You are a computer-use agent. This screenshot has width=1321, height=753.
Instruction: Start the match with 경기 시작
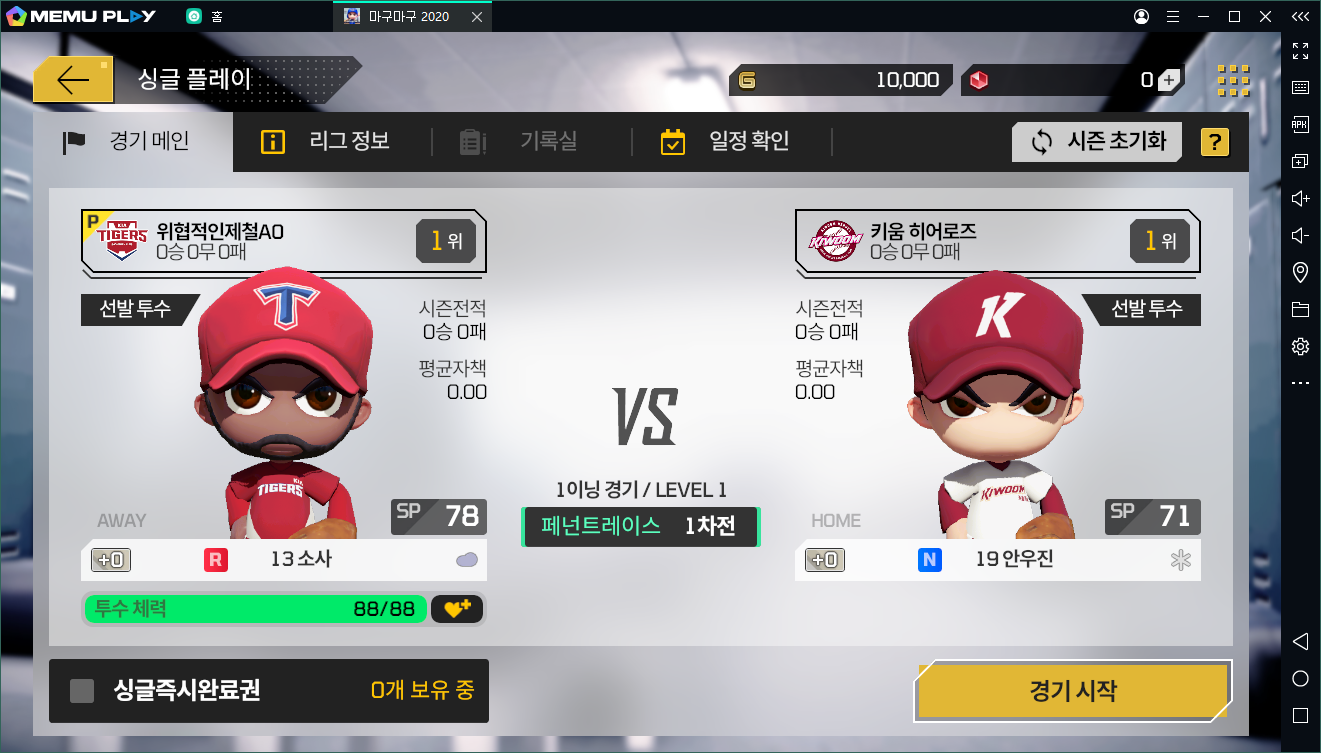(x=1072, y=690)
